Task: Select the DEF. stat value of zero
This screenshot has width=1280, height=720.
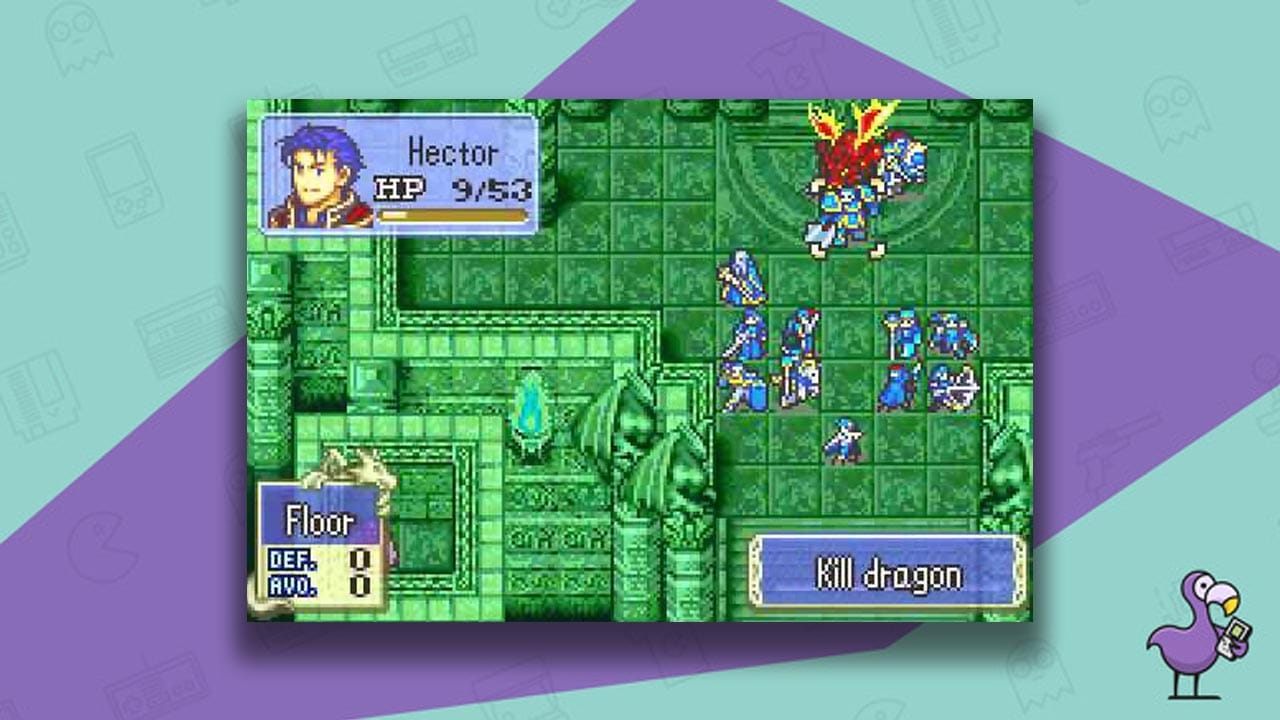Action: [358, 560]
